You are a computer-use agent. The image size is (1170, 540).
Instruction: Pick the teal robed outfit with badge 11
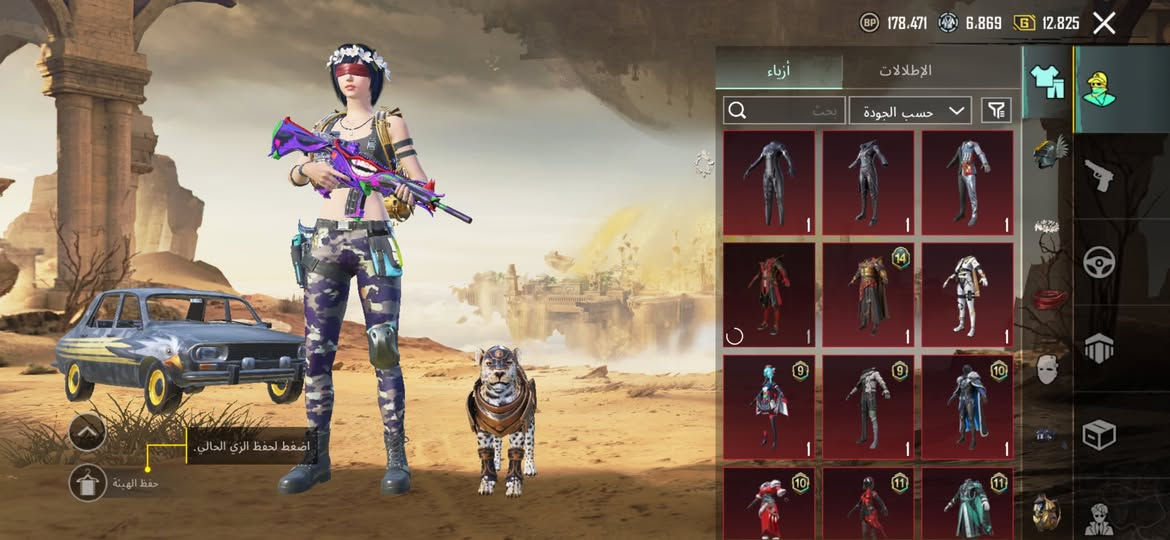[x=966, y=504]
